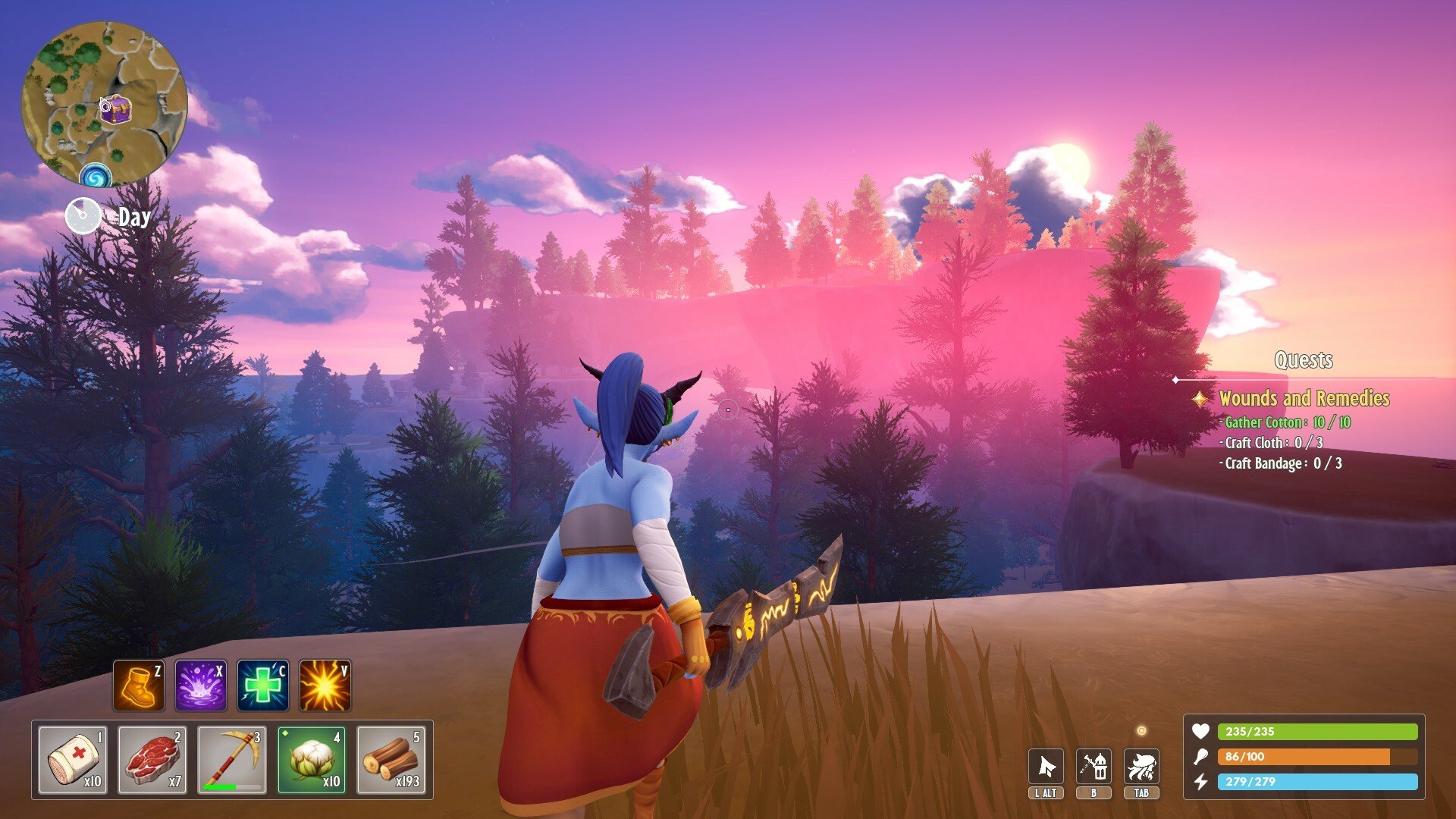
Task: Select the Wounds and Remedies quest
Action: click(1304, 398)
